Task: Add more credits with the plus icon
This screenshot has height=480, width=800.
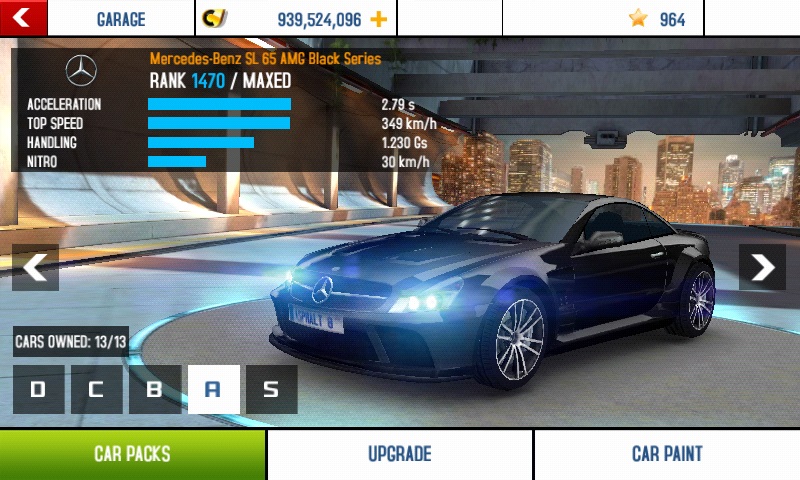Action: click(378, 19)
